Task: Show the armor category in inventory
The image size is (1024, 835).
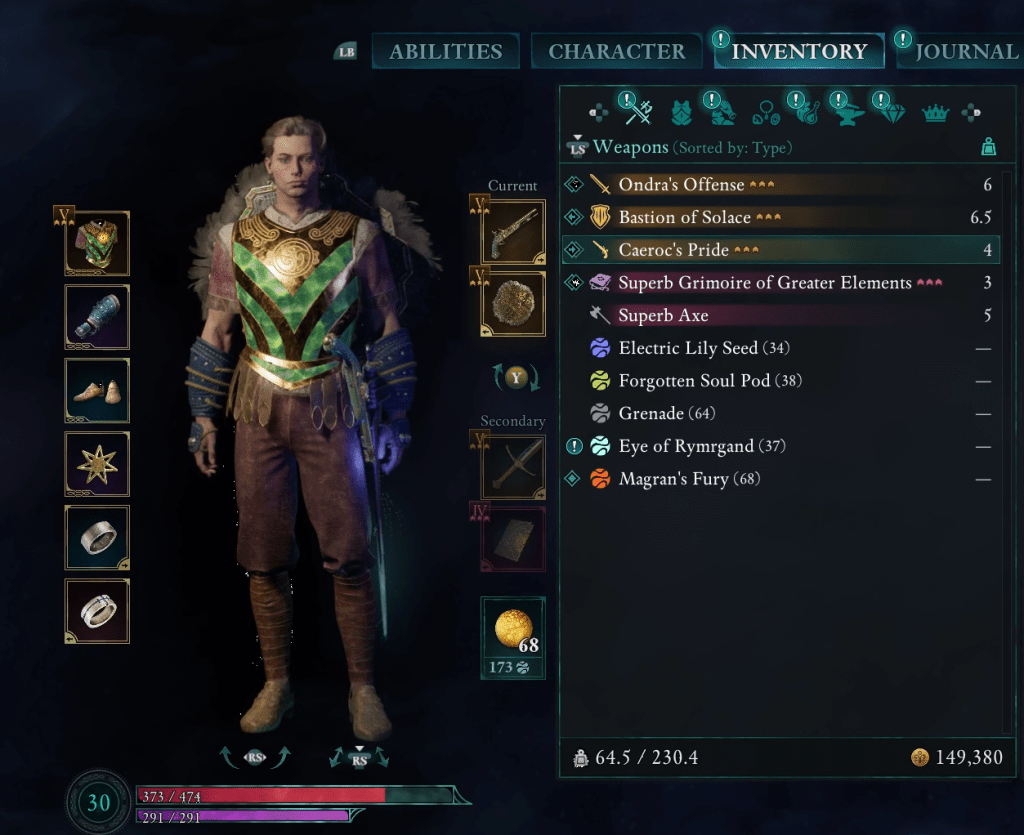Action: coord(682,112)
